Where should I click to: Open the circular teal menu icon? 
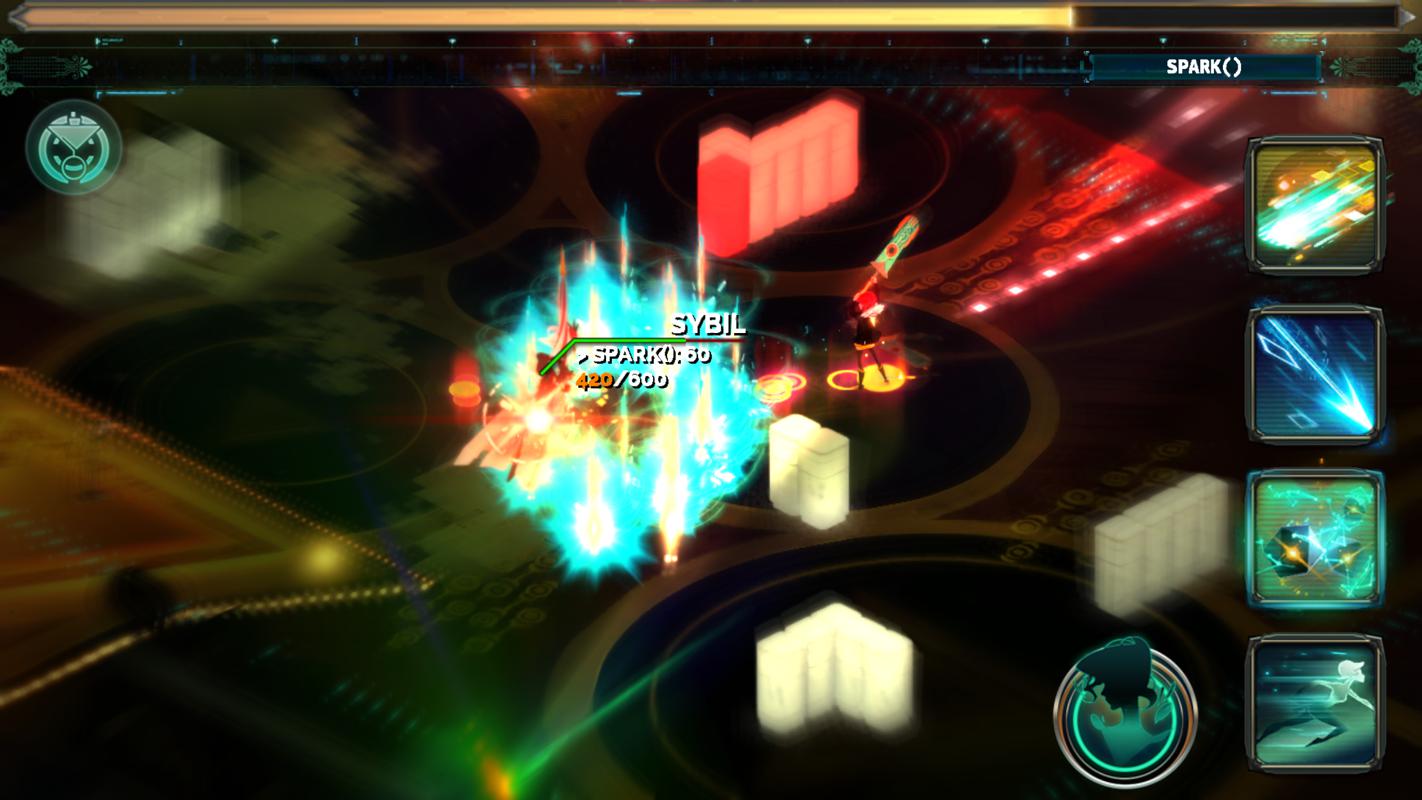[74, 147]
